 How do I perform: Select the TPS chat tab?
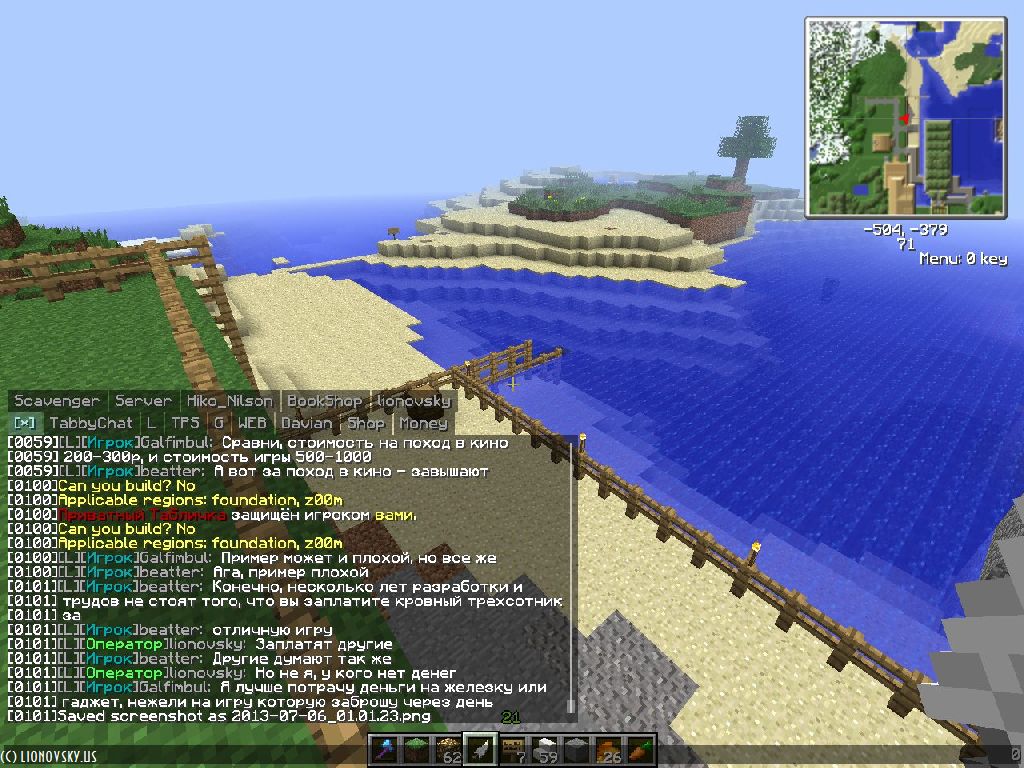[x=185, y=423]
